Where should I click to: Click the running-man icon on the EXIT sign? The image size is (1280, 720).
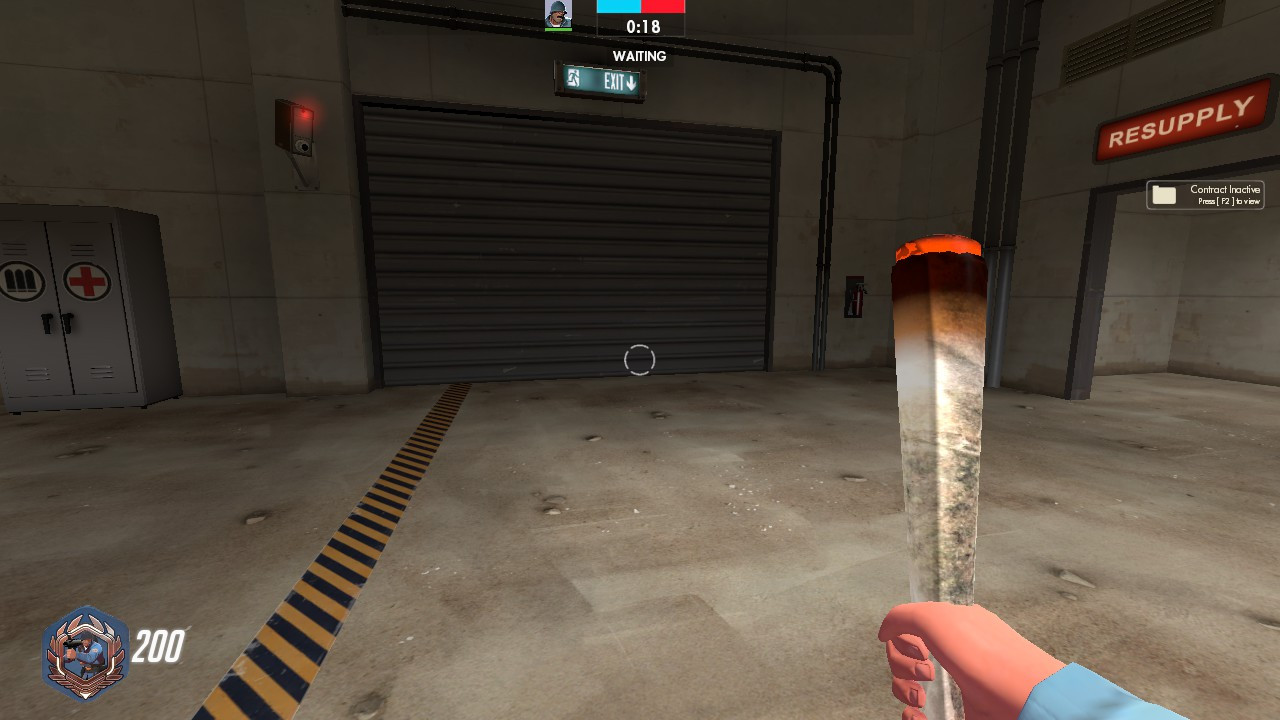click(573, 79)
